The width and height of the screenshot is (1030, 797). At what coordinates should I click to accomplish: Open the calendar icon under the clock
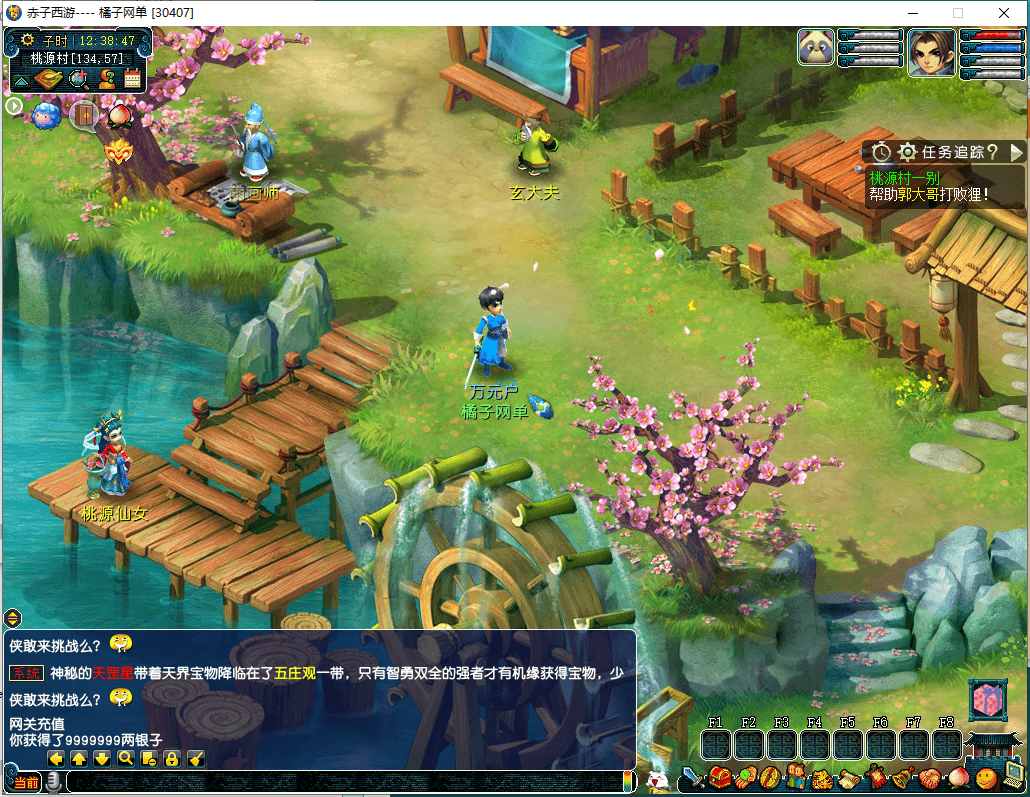132,79
